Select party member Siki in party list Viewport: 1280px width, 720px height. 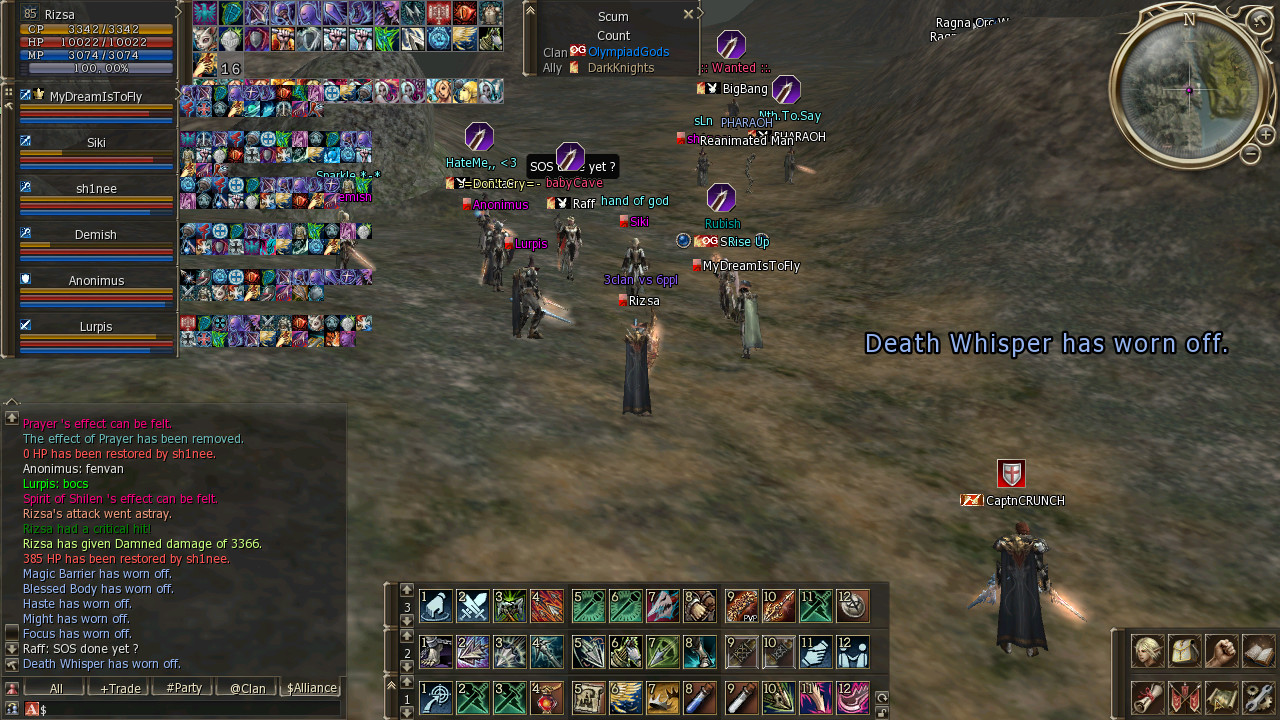coord(96,143)
